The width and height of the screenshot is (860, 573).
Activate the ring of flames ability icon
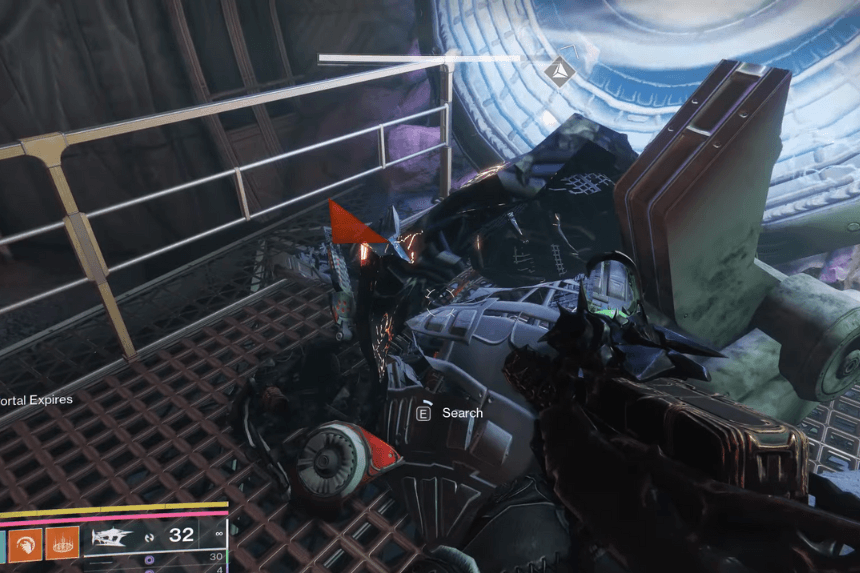(x=64, y=544)
